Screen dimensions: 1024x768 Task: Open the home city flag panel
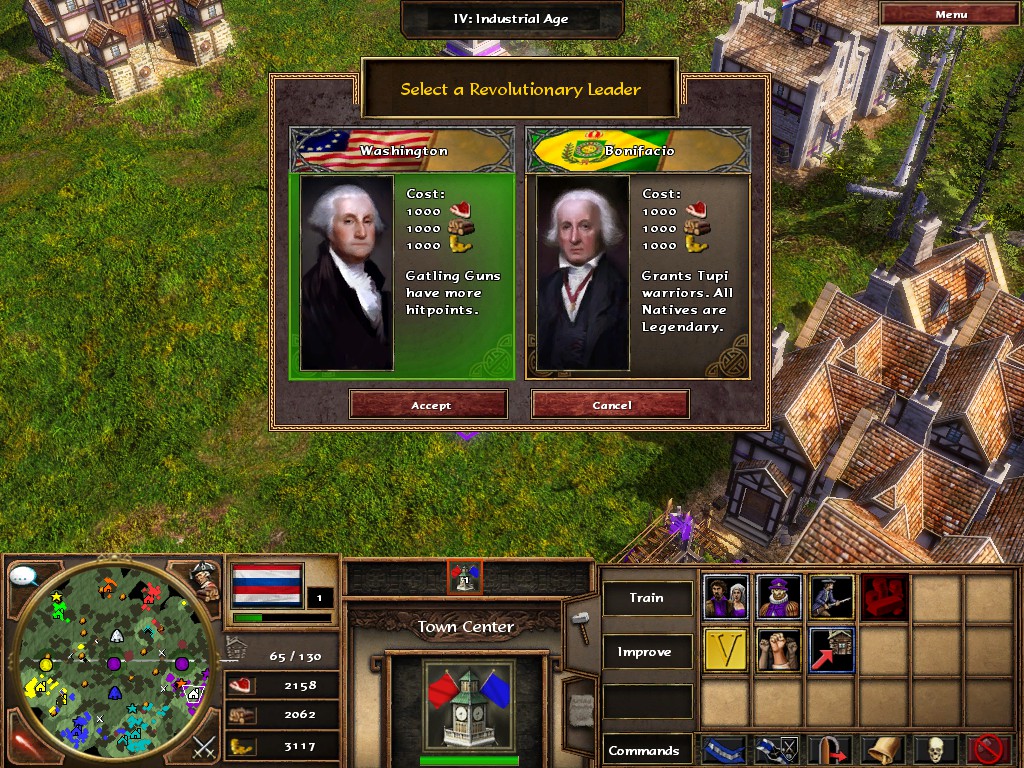click(x=266, y=585)
